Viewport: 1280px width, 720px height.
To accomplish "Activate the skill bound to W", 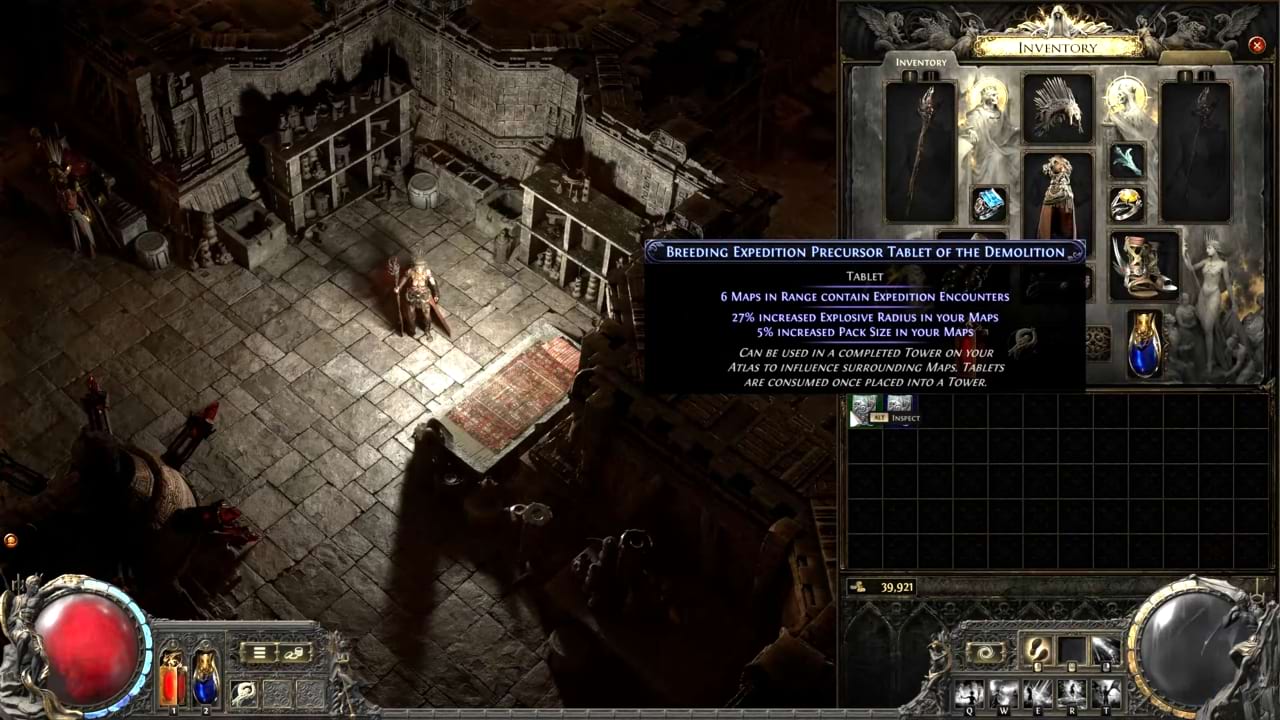I will click(x=1003, y=692).
